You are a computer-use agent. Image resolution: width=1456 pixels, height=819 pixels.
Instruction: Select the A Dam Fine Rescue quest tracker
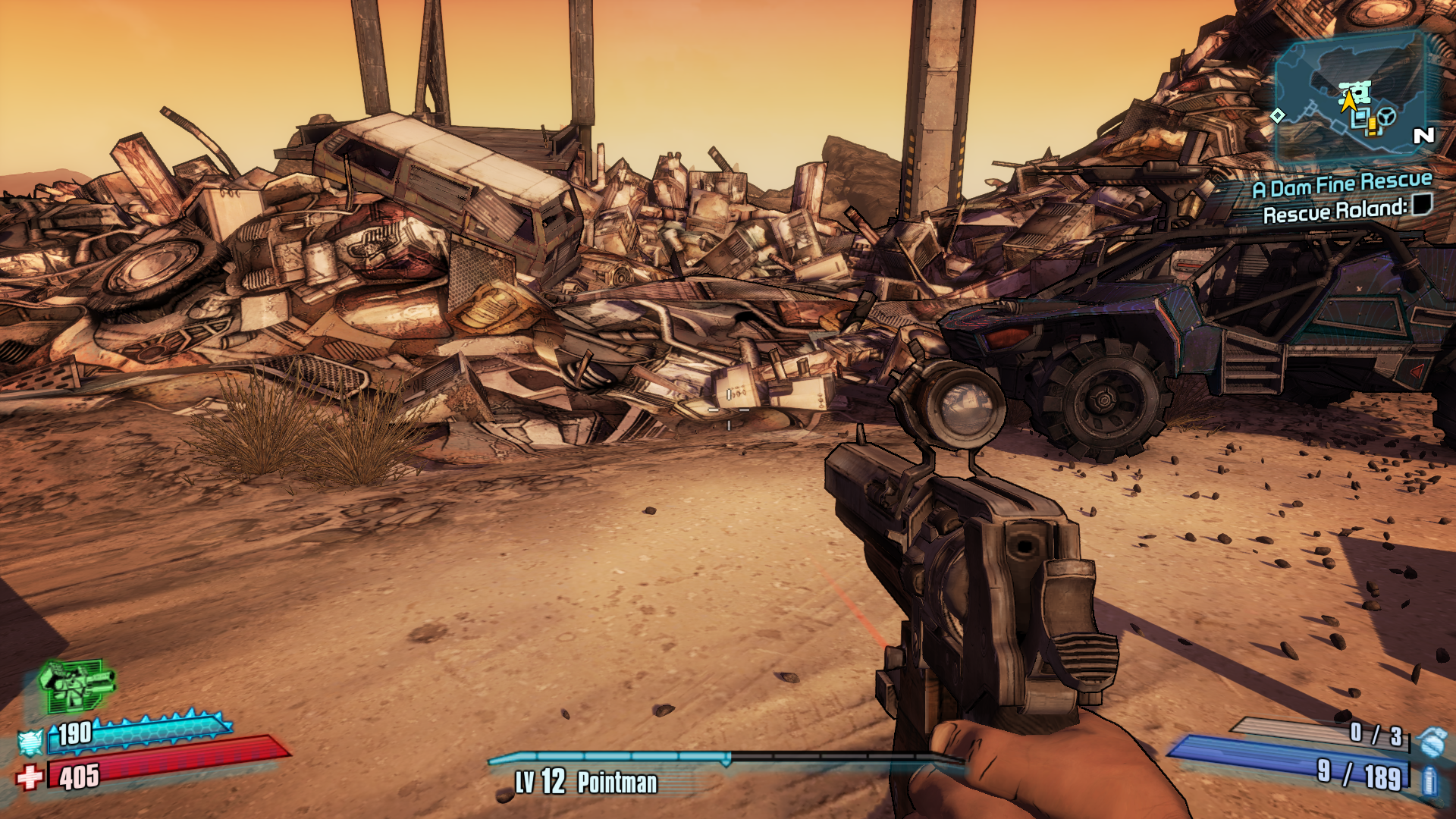coord(1341,185)
